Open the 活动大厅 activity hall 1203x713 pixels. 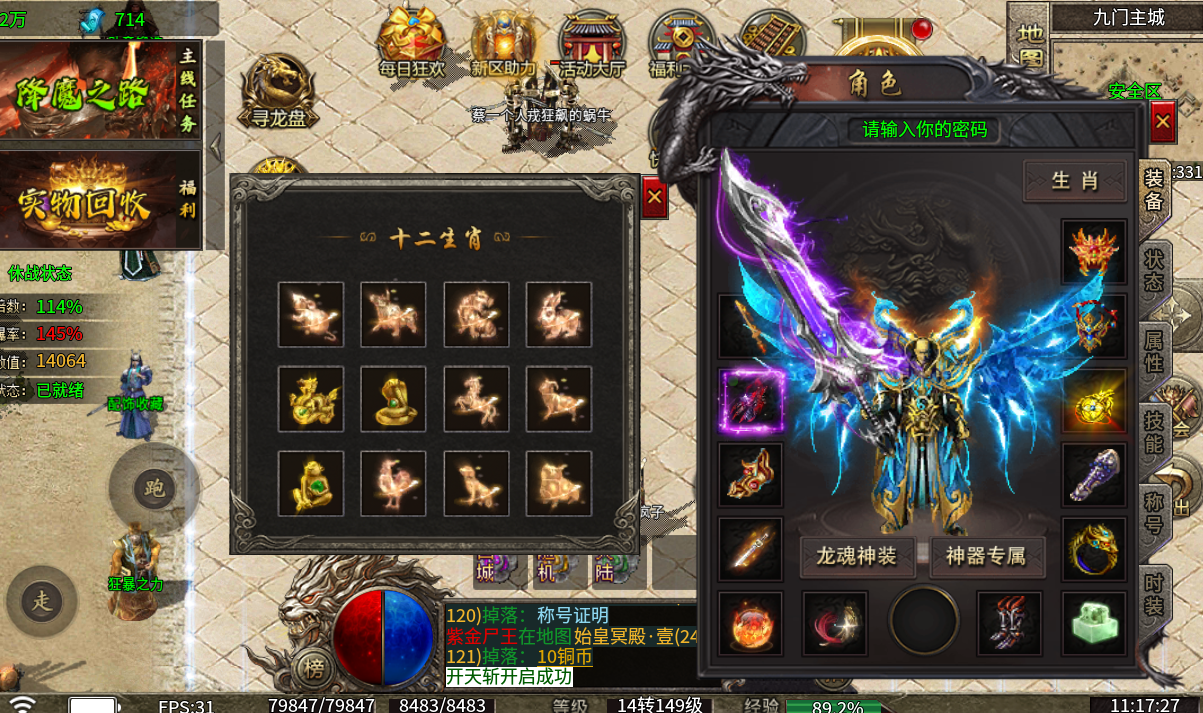point(591,45)
